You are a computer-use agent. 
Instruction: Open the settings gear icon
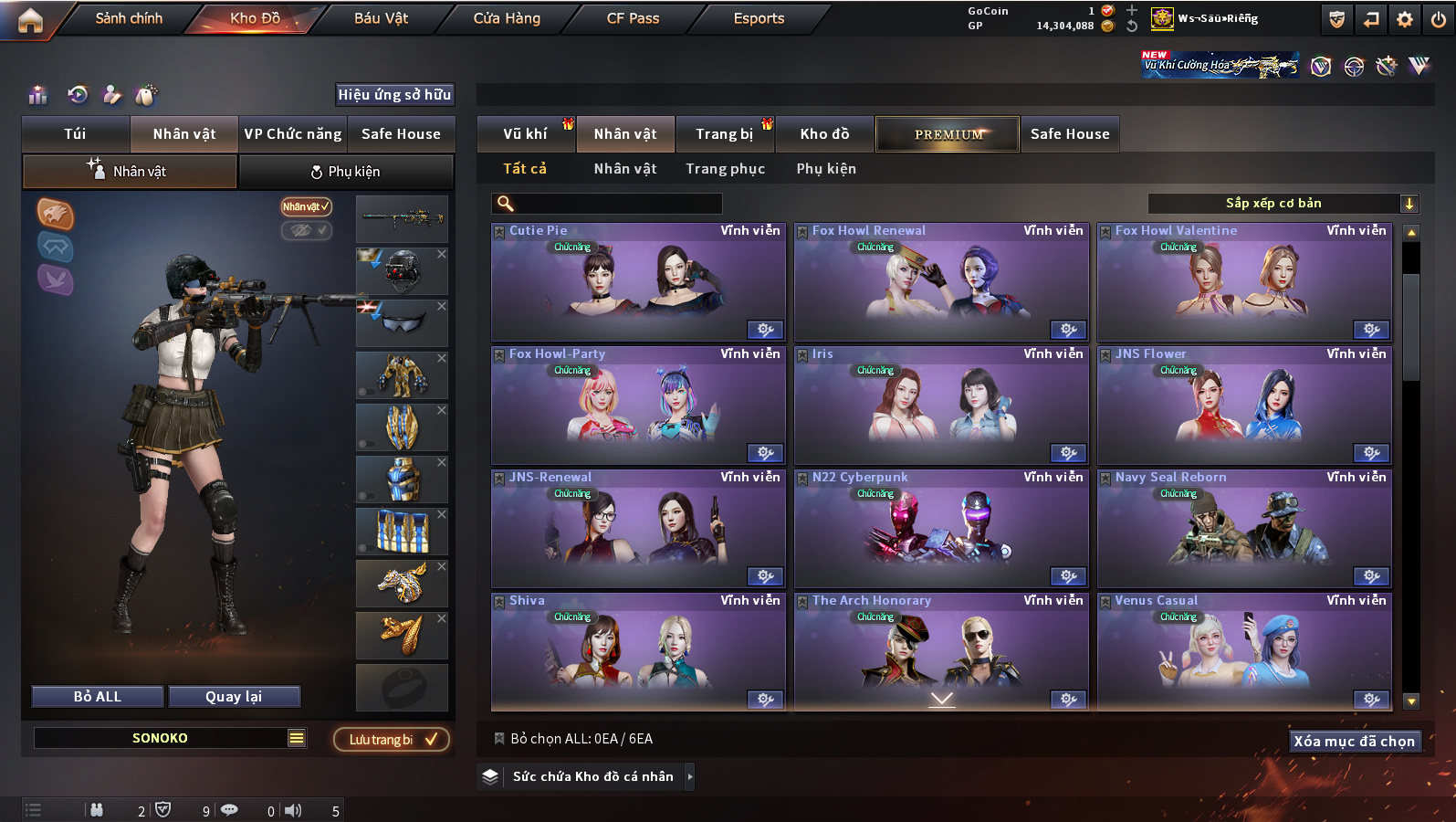pos(1405,19)
